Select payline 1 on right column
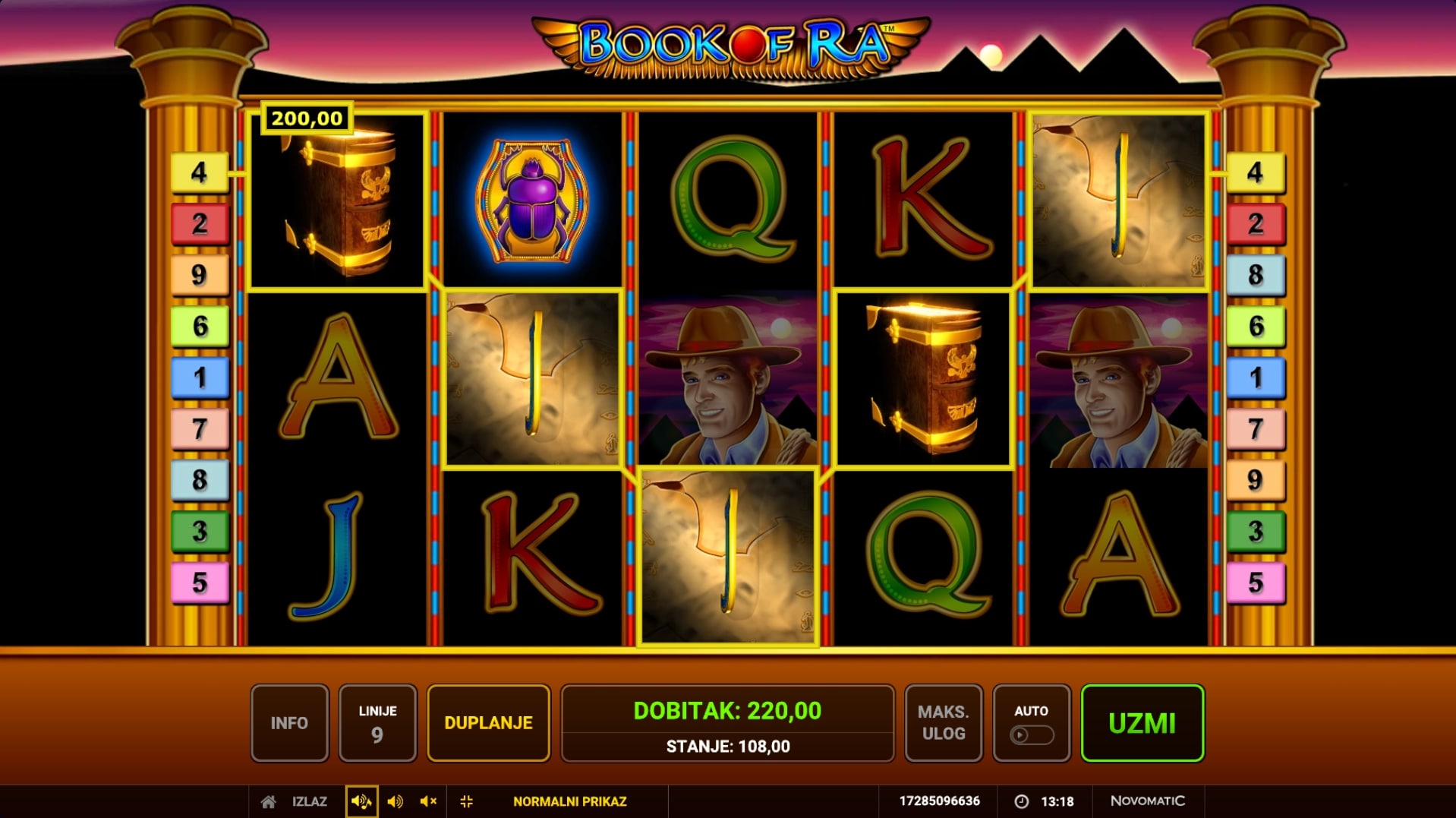This screenshot has width=1456, height=818. tap(1256, 377)
